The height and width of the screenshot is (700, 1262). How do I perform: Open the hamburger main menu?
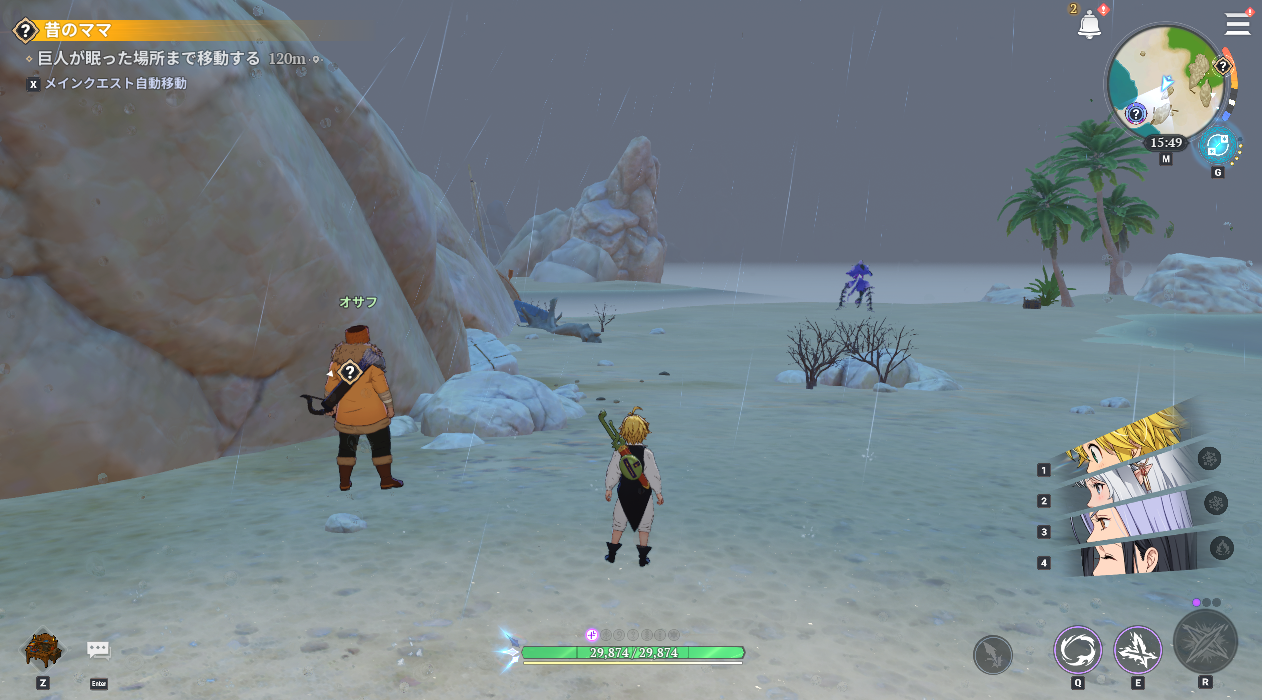point(1238,24)
